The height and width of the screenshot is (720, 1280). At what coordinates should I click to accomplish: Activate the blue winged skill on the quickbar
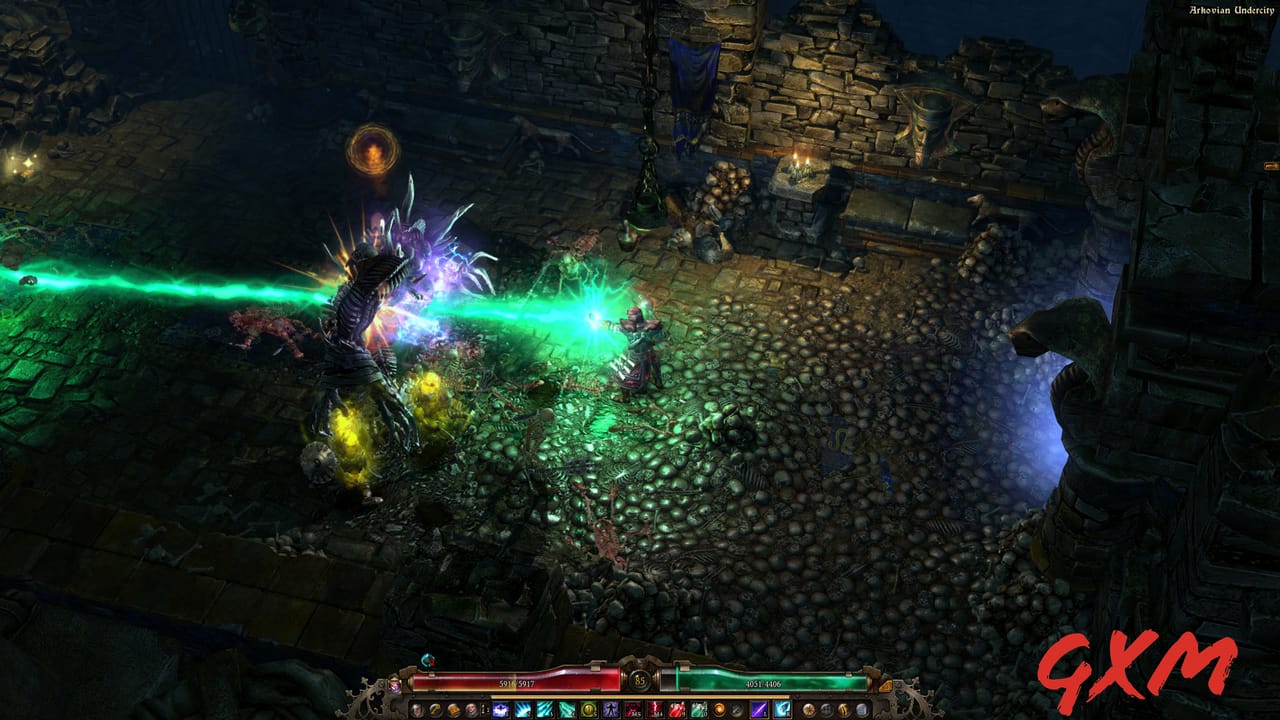point(503,710)
